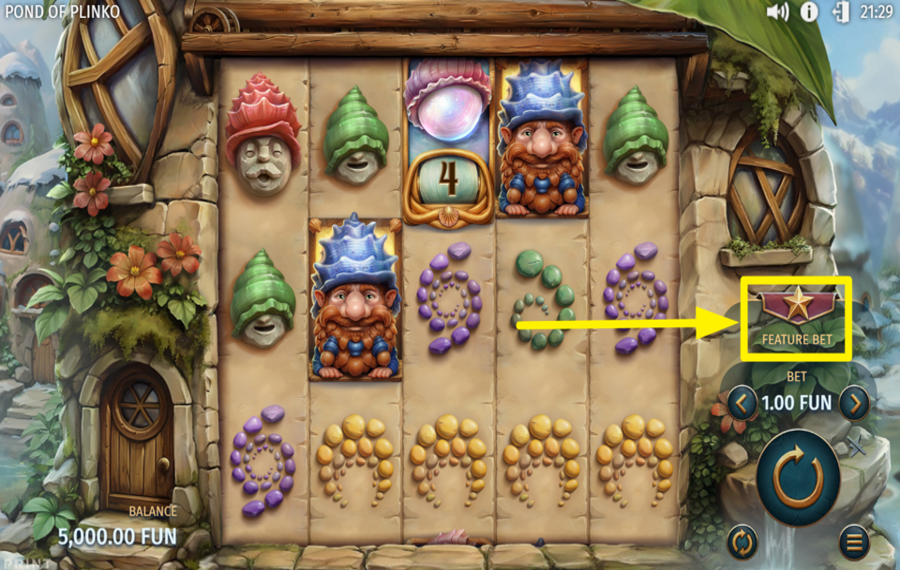Spin the reels with the large arrow button
Image resolution: width=900 pixels, height=570 pixels.
[797, 478]
